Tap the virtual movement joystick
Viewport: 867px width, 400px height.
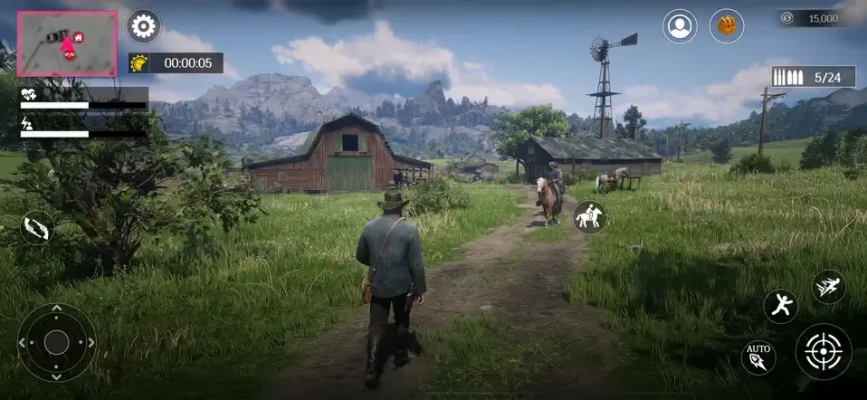click(x=57, y=342)
